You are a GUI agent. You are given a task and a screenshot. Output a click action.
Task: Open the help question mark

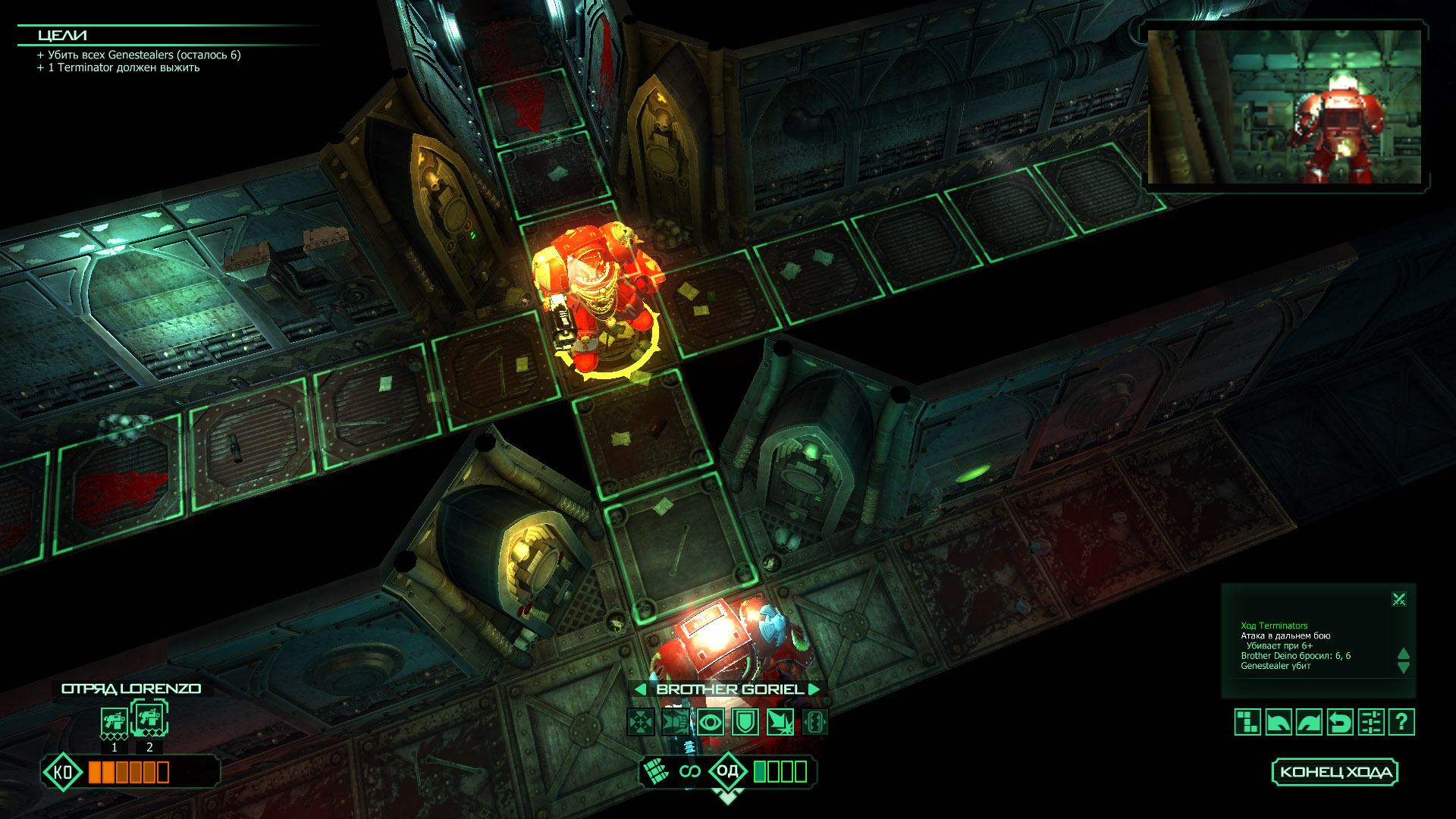click(x=1401, y=722)
